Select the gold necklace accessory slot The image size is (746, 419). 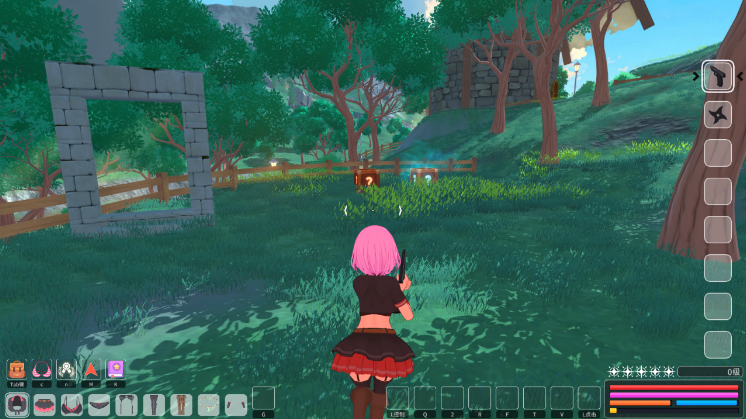pos(208,405)
